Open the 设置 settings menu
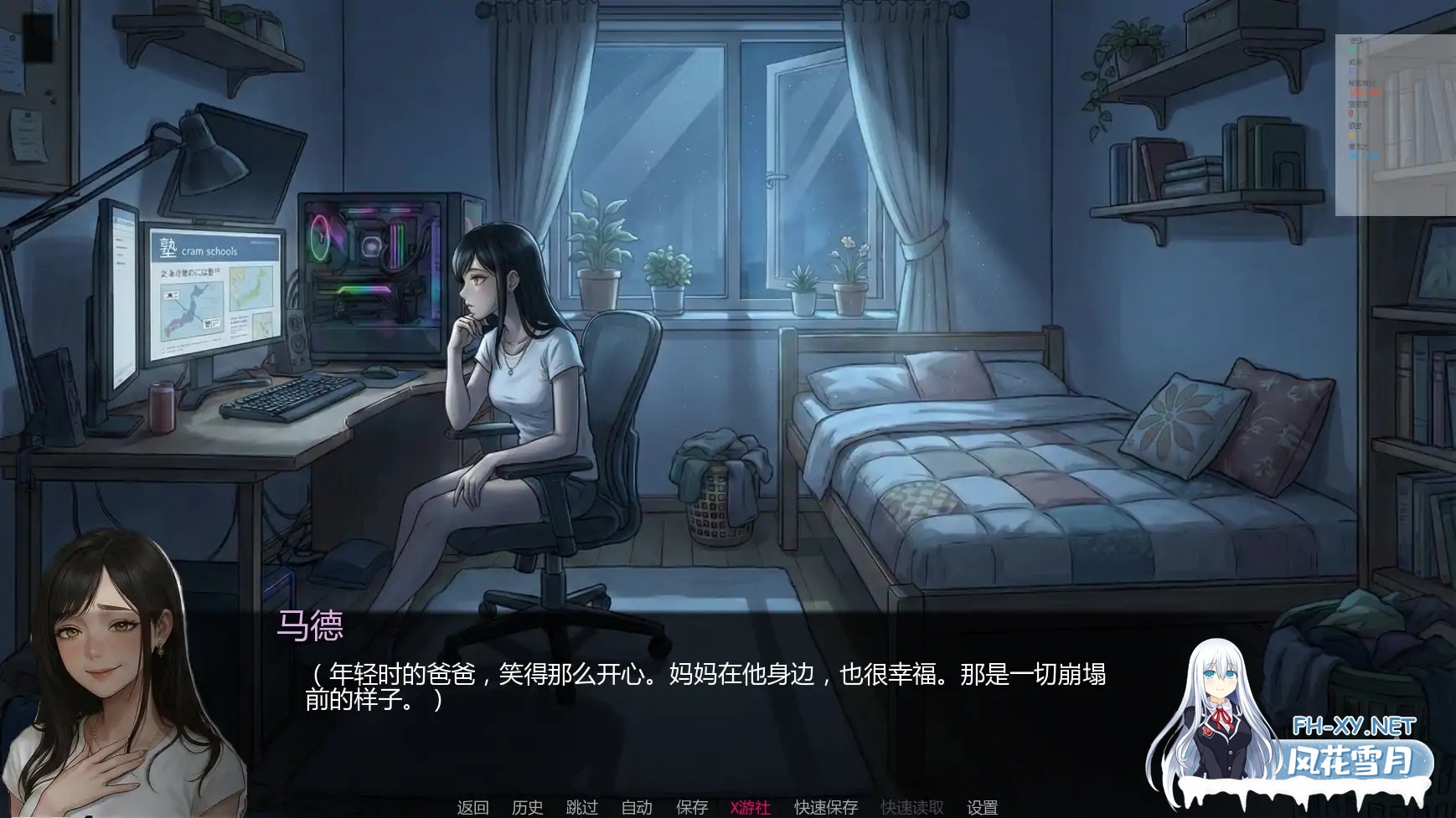 pos(981,808)
